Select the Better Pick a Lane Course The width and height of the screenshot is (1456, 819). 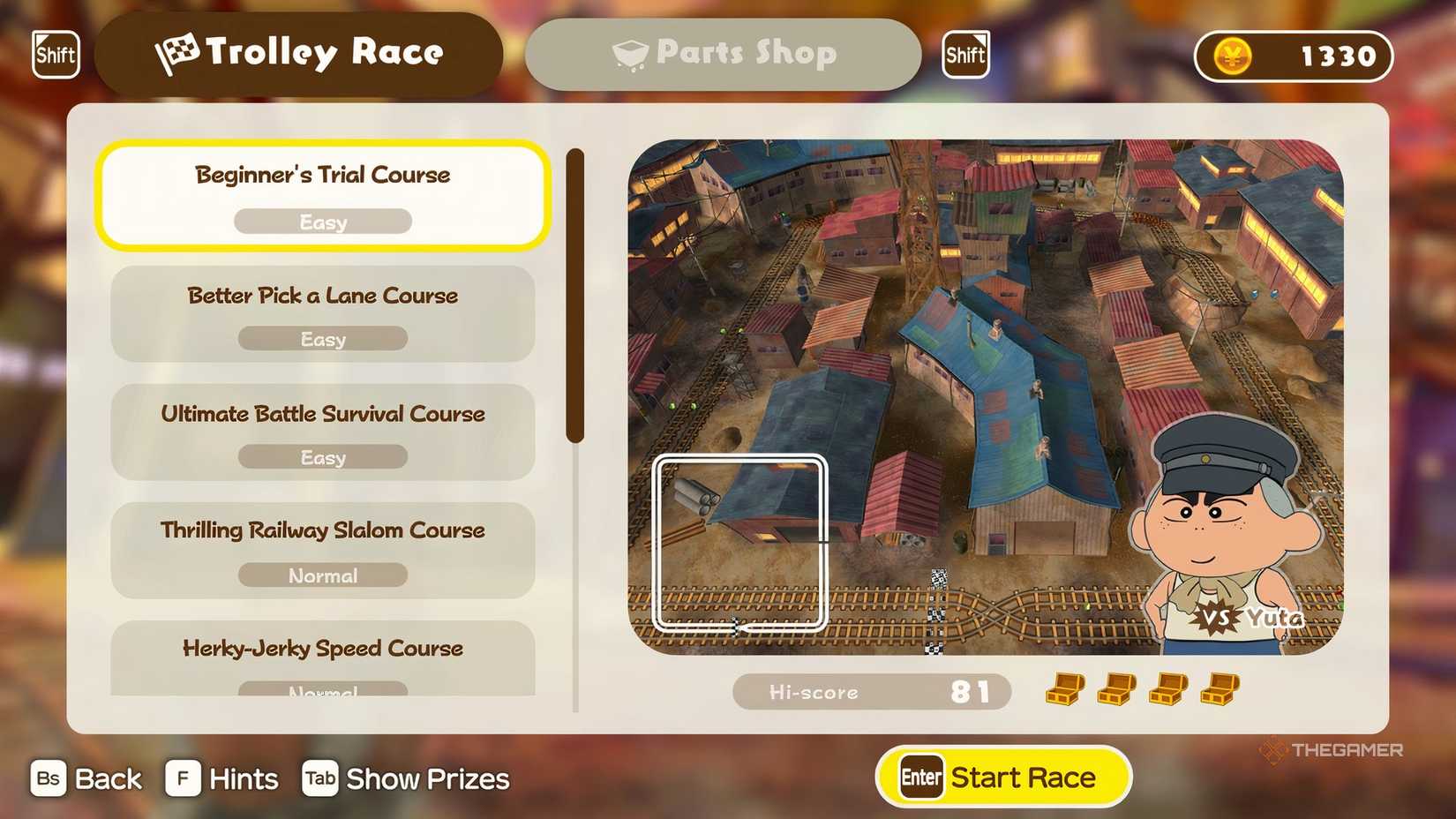[322, 314]
